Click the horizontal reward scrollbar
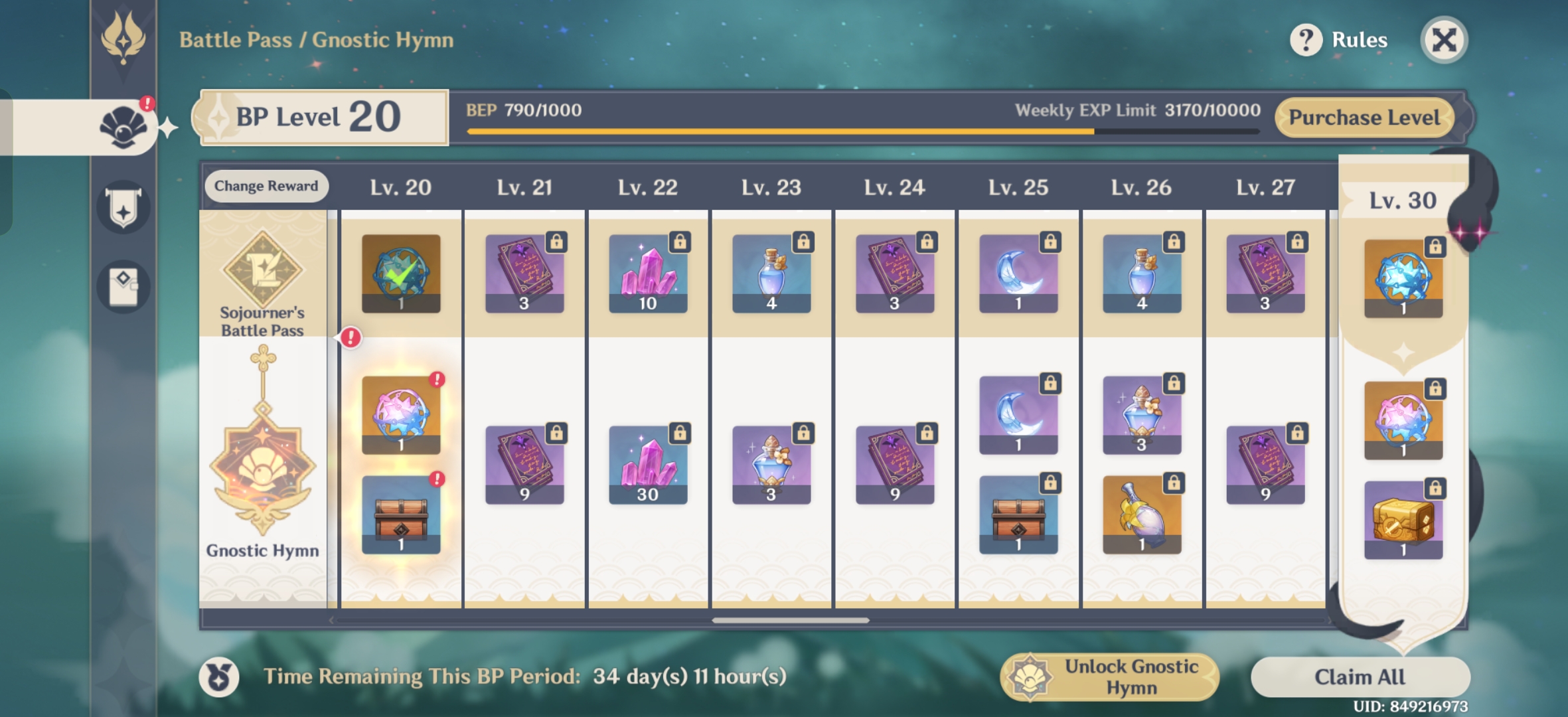 coord(790,621)
